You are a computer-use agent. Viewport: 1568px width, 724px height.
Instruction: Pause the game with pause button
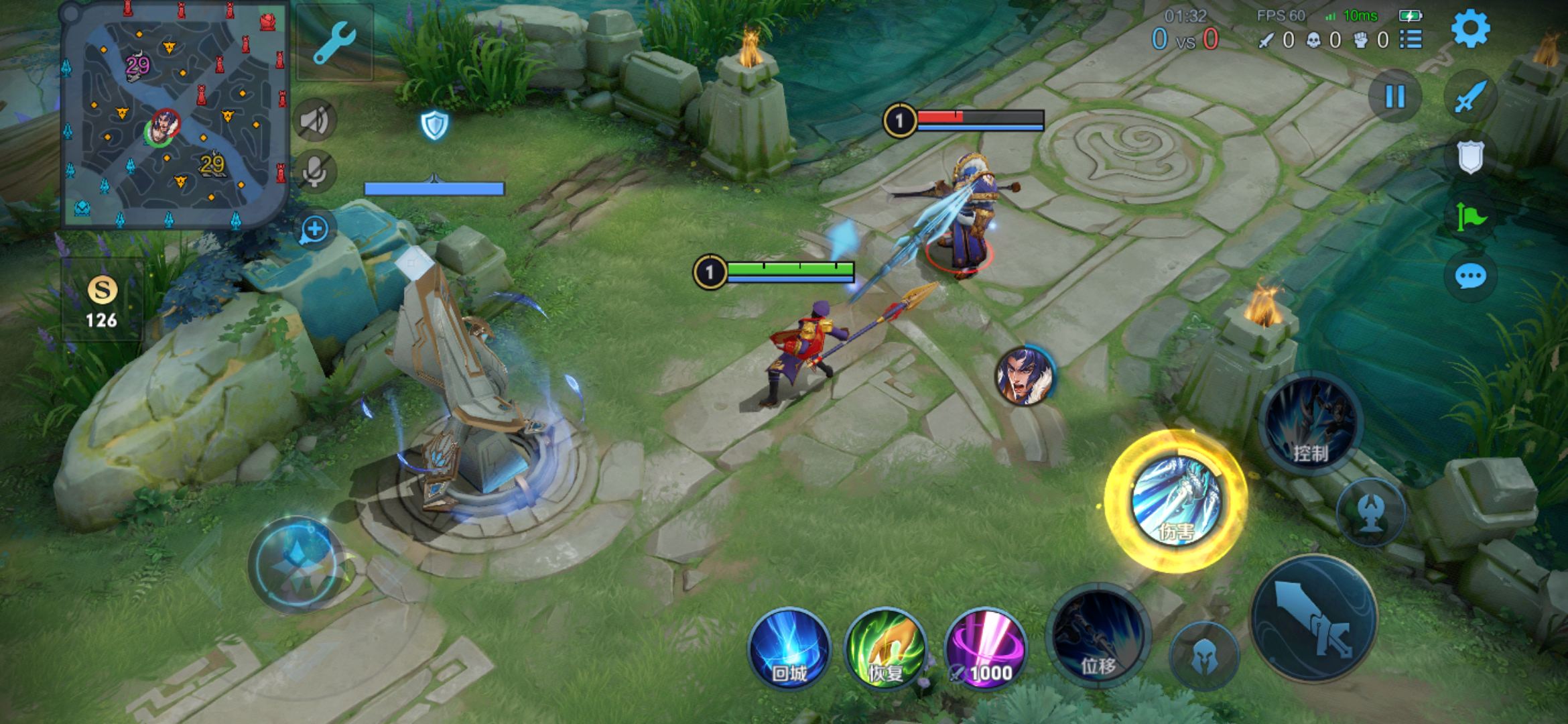tap(1394, 97)
